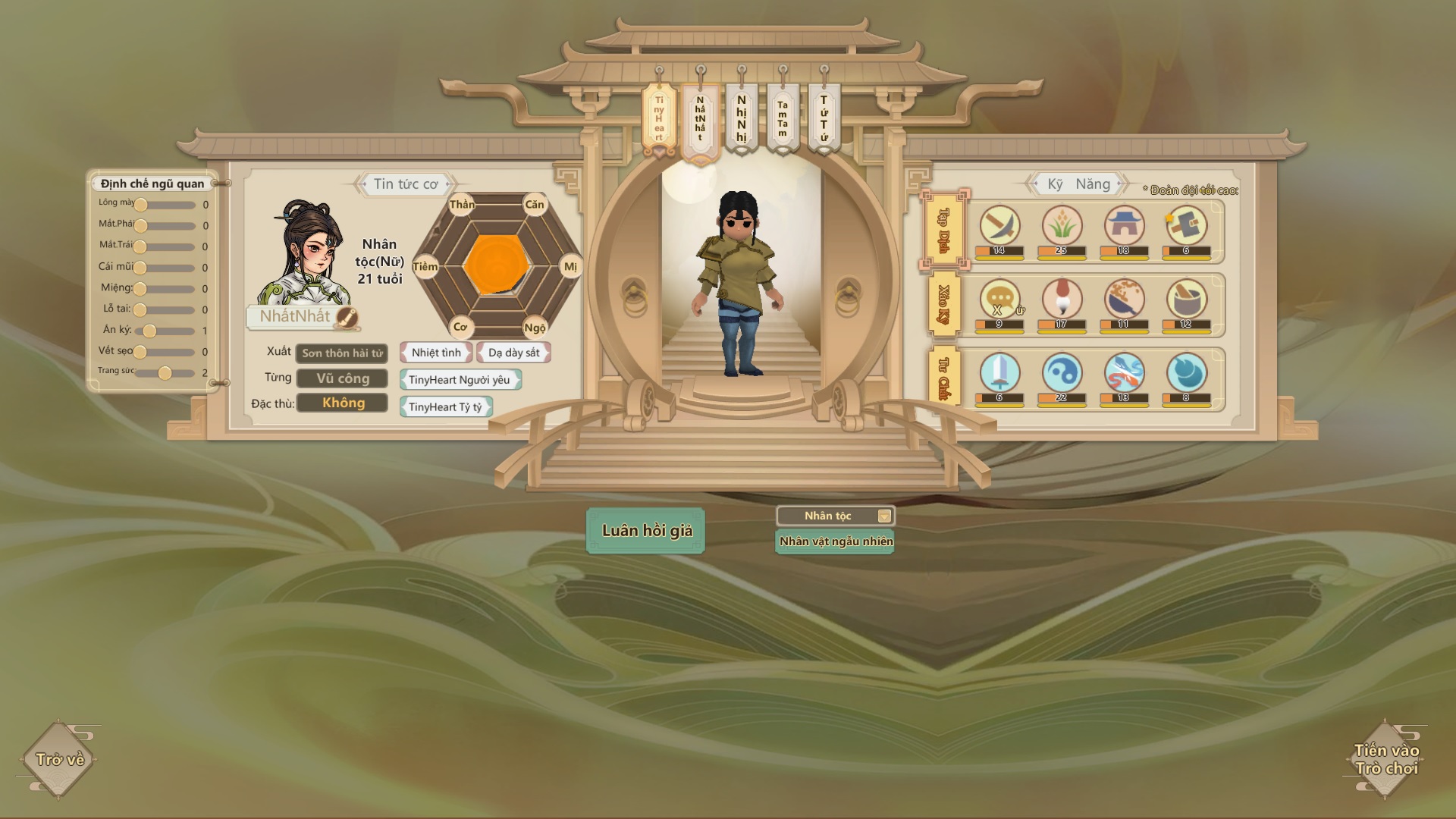Viewport: 1456px width, 819px height.
Task: Go back with the Trở về button
Action: (x=59, y=759)
